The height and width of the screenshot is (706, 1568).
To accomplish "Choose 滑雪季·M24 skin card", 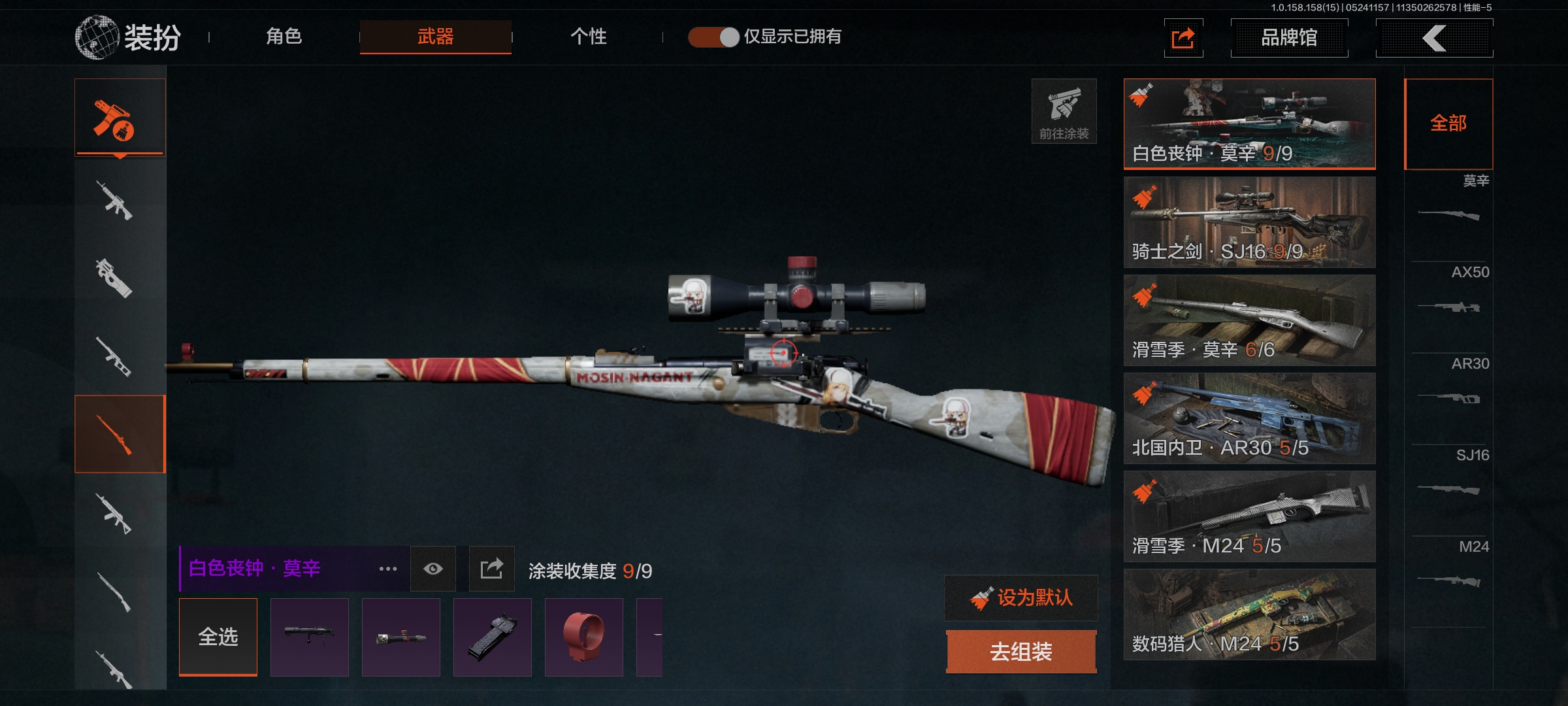I will (x=1249, y=516).
